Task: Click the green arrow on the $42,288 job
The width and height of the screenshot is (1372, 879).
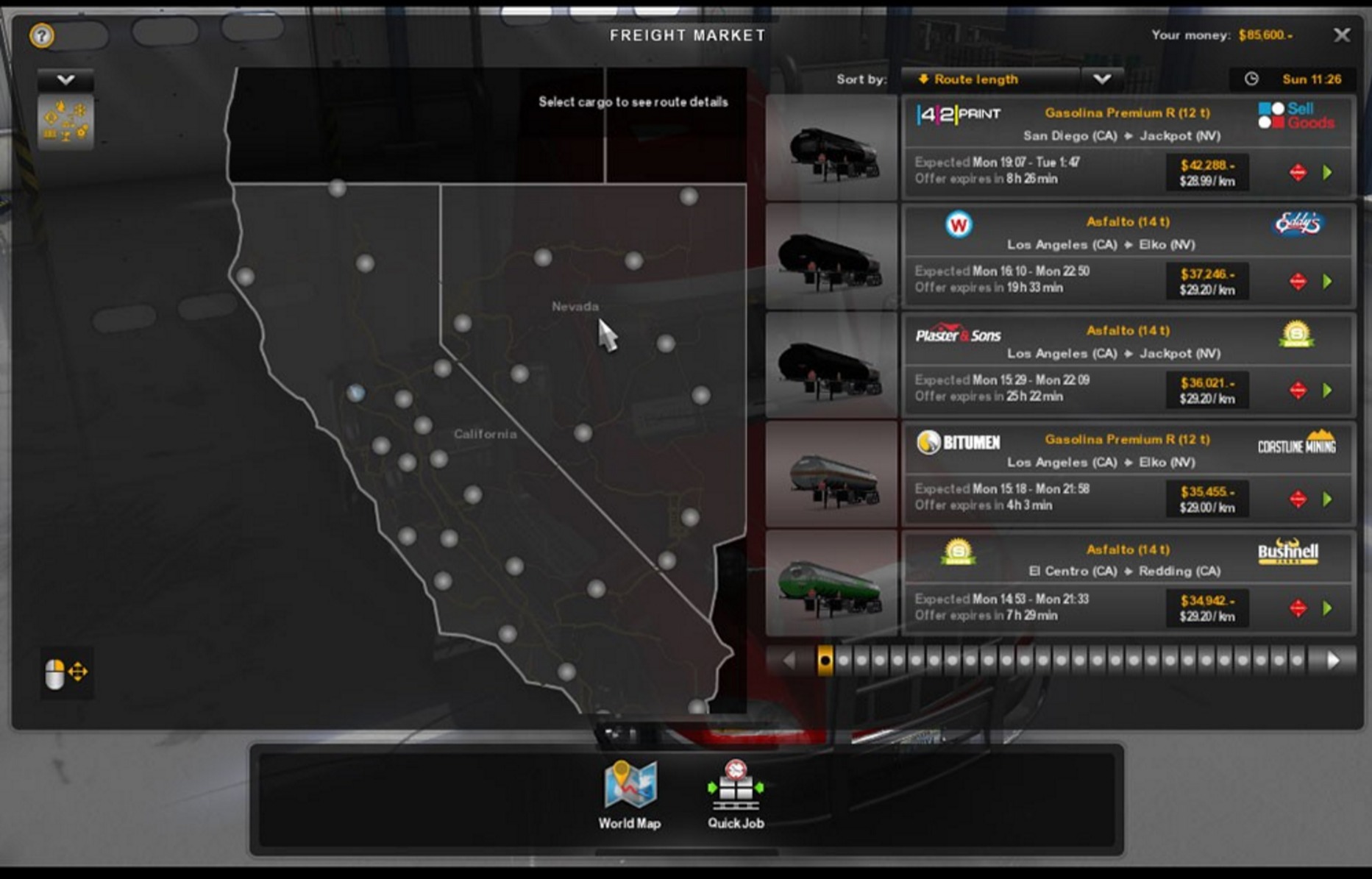Action: [x=1328, y=173]
